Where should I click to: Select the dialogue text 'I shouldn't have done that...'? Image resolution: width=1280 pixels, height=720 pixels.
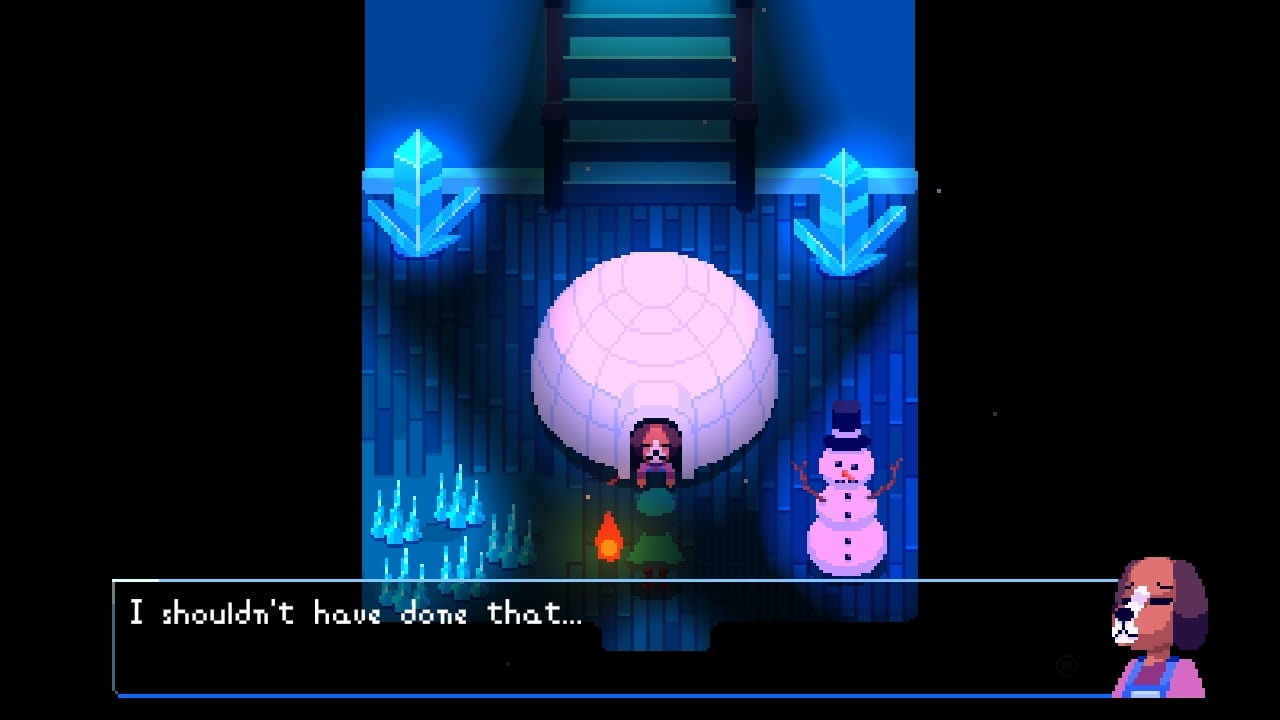pos(355,611)
